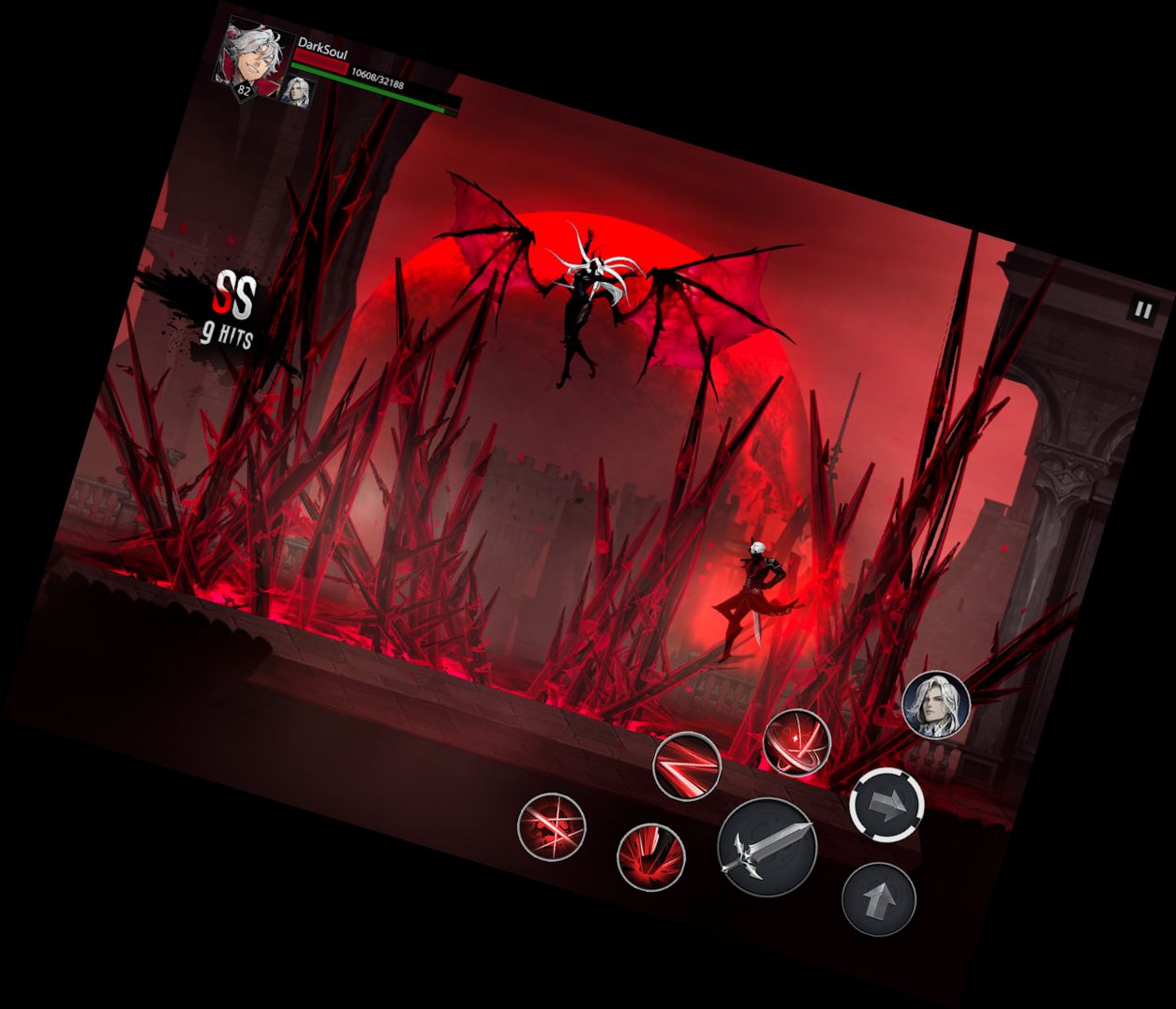Activate the red cross-slash burst skill
This screenshot has width=1176, height=1009.
pyautogui.click(x=552, y=826)
